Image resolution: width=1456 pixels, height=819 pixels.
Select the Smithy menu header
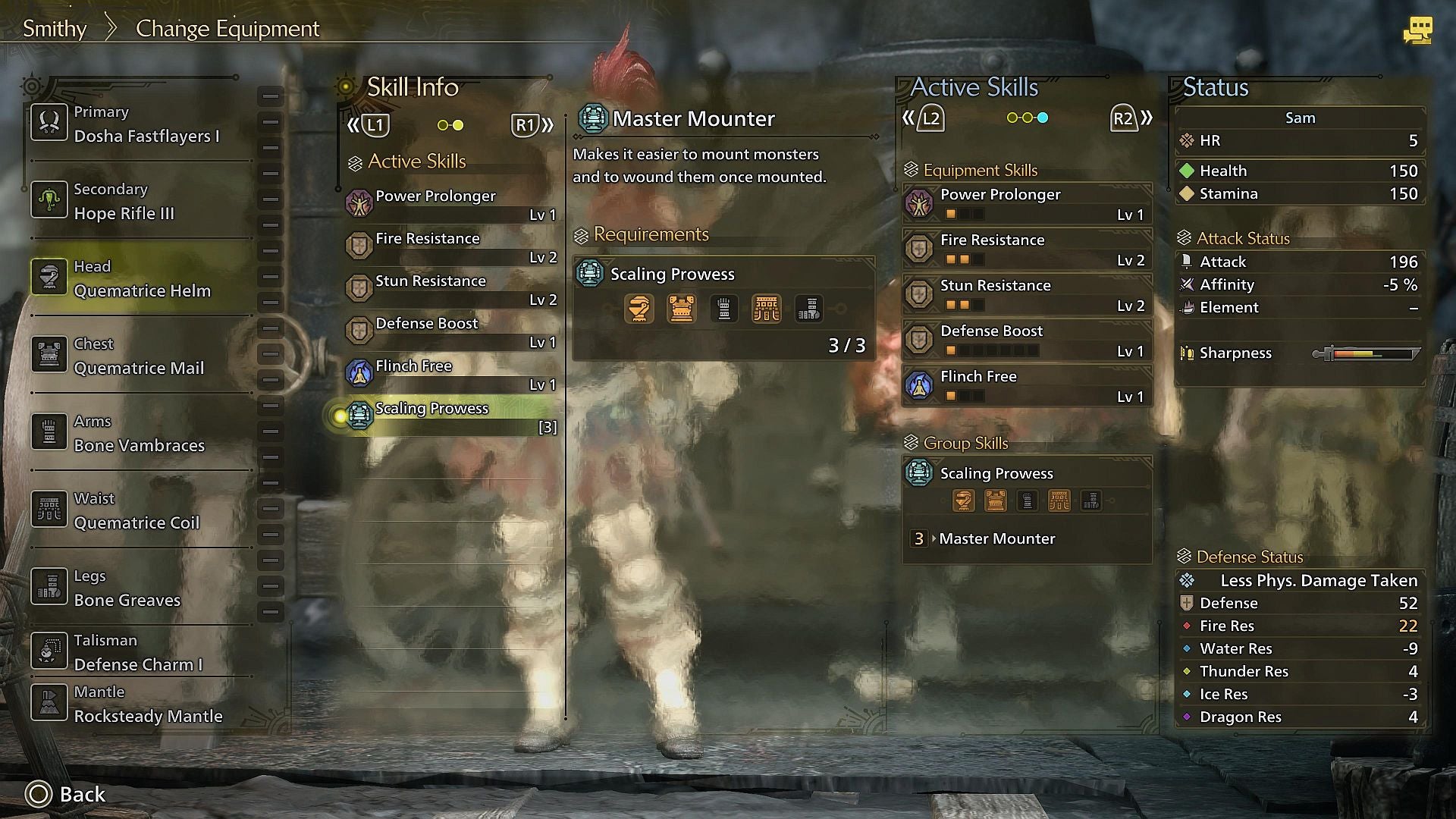(x=54, y=28)
